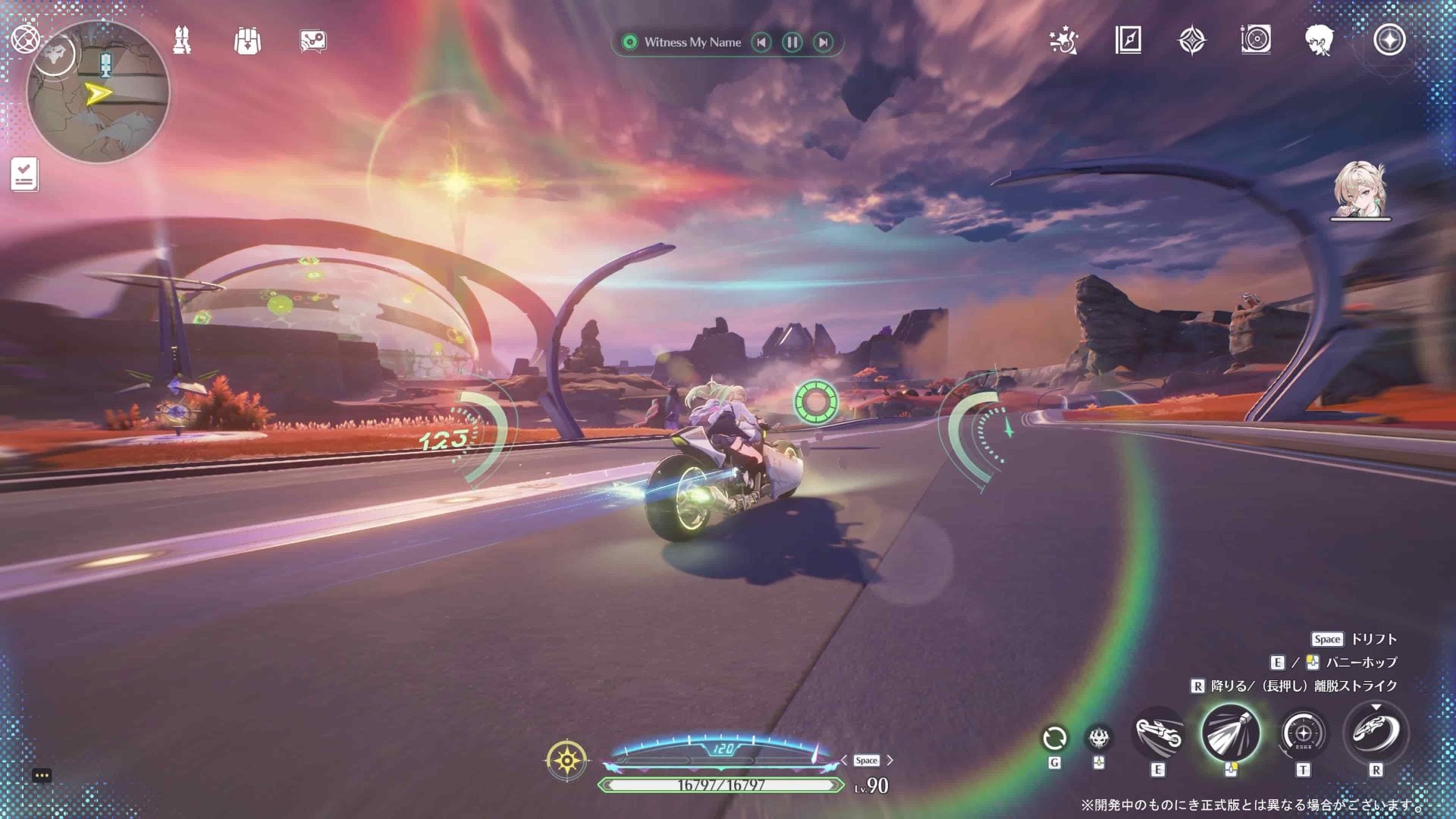Activate the motorcycle bunny hop skill
This screenshot has width=1456, height=819.
[x=1158, y=734]
